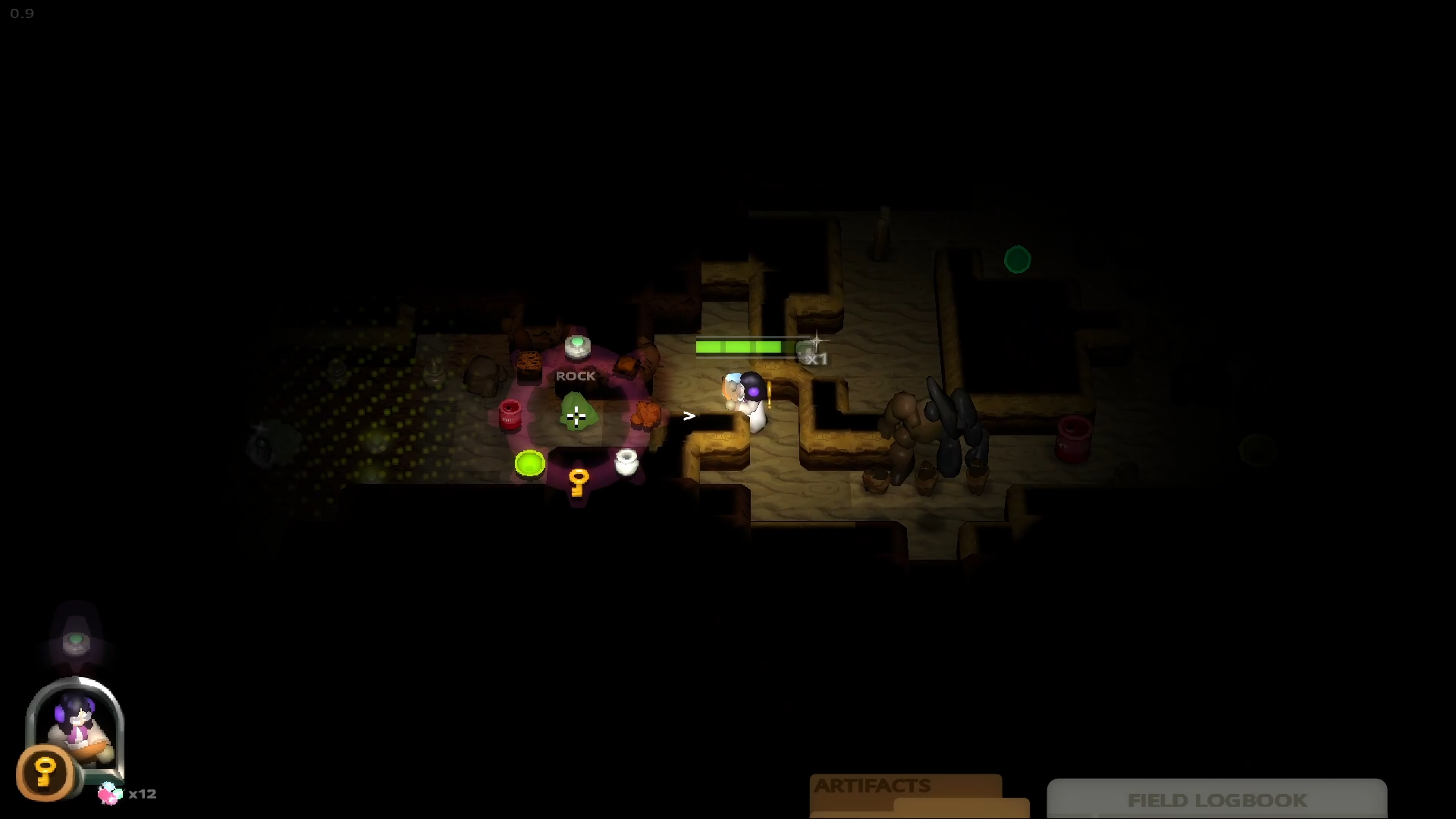The height and width of the screenshot is (819, 1456).
Task: Select the orange slab item in the wheel
Action: point(628,366)
